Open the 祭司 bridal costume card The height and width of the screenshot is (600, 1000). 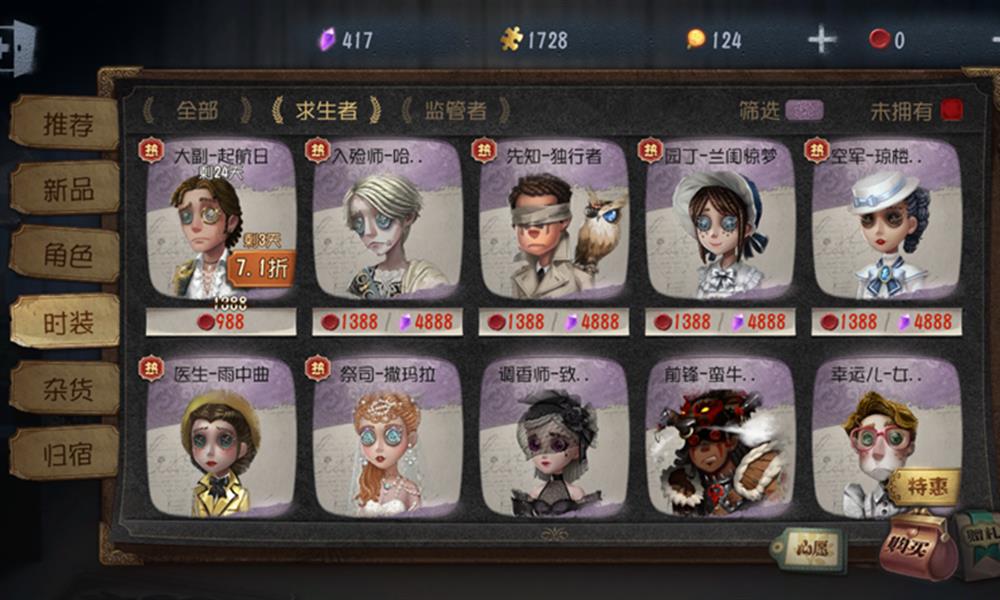(x=387, y=437)
